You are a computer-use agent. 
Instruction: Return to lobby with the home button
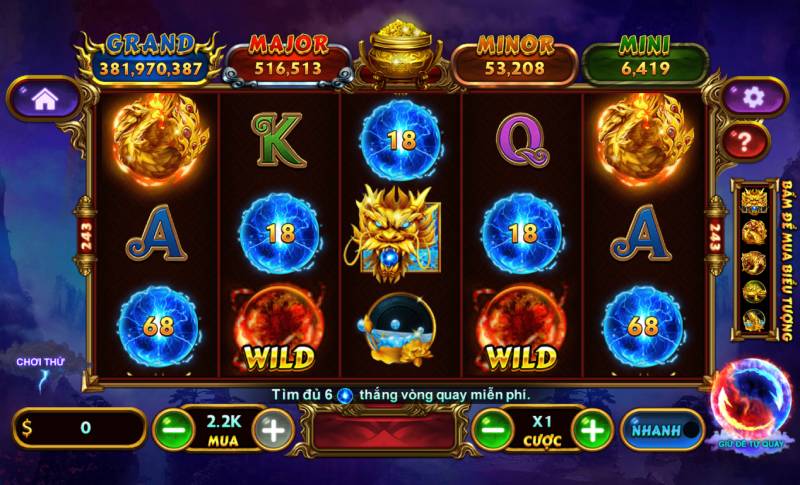pos(43,98)
